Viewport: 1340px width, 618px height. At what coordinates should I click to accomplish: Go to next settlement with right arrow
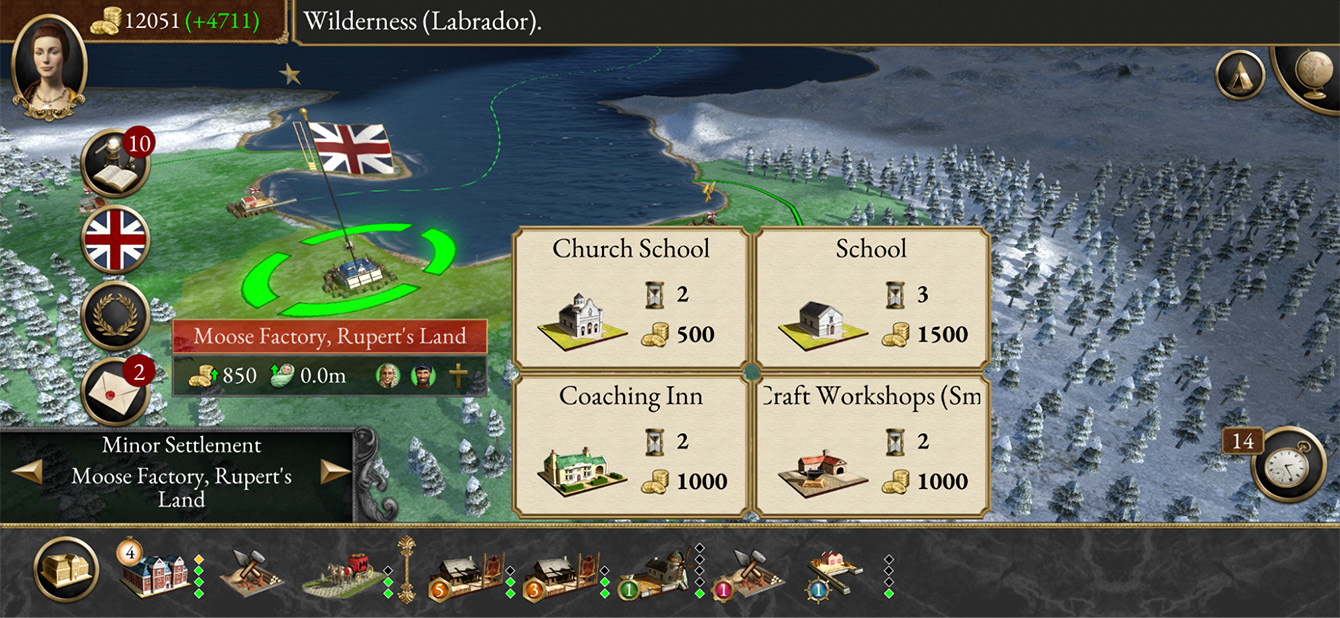pos(335,472)
